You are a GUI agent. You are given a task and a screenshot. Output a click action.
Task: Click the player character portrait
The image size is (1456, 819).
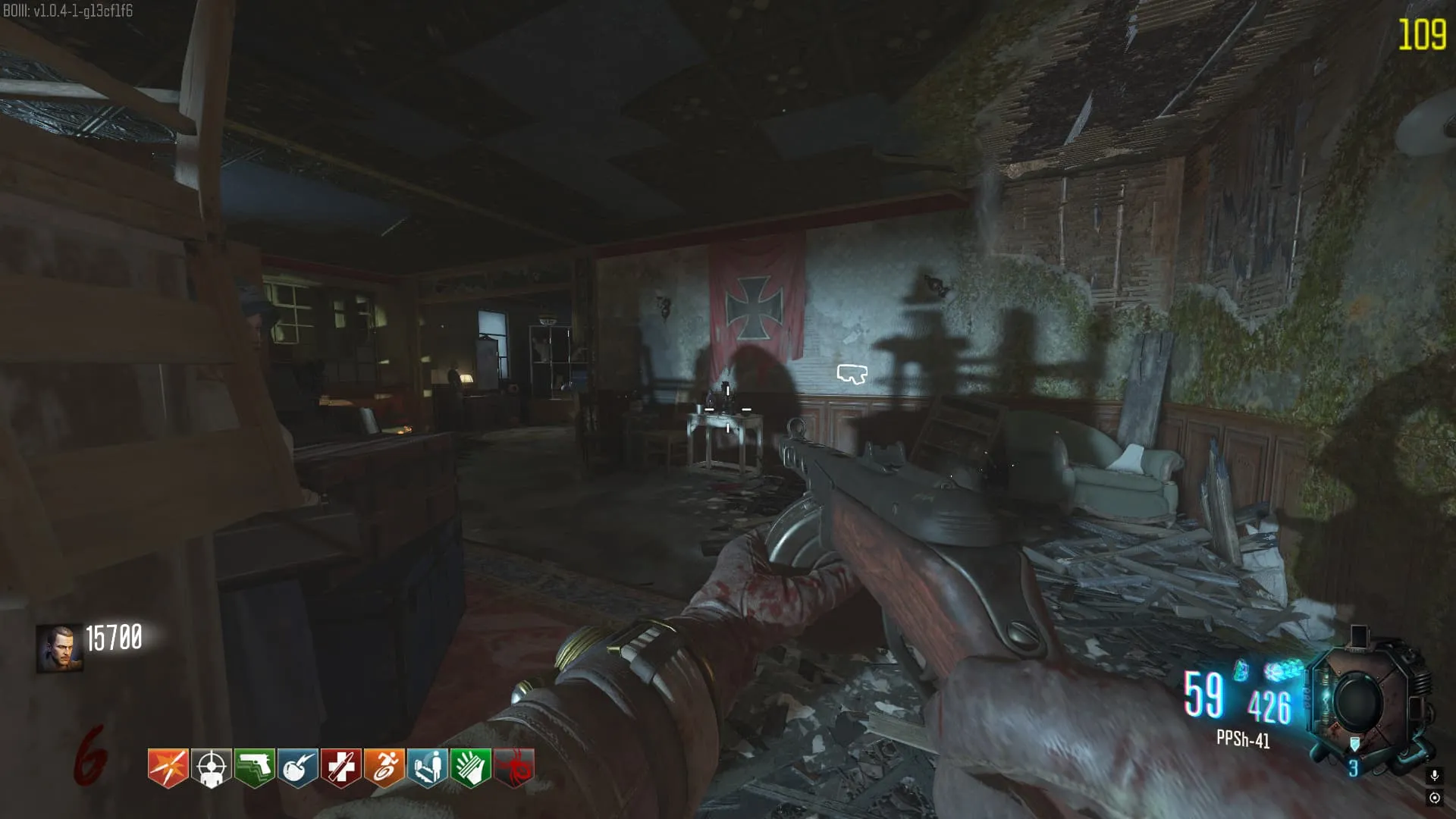click(59, 648)
